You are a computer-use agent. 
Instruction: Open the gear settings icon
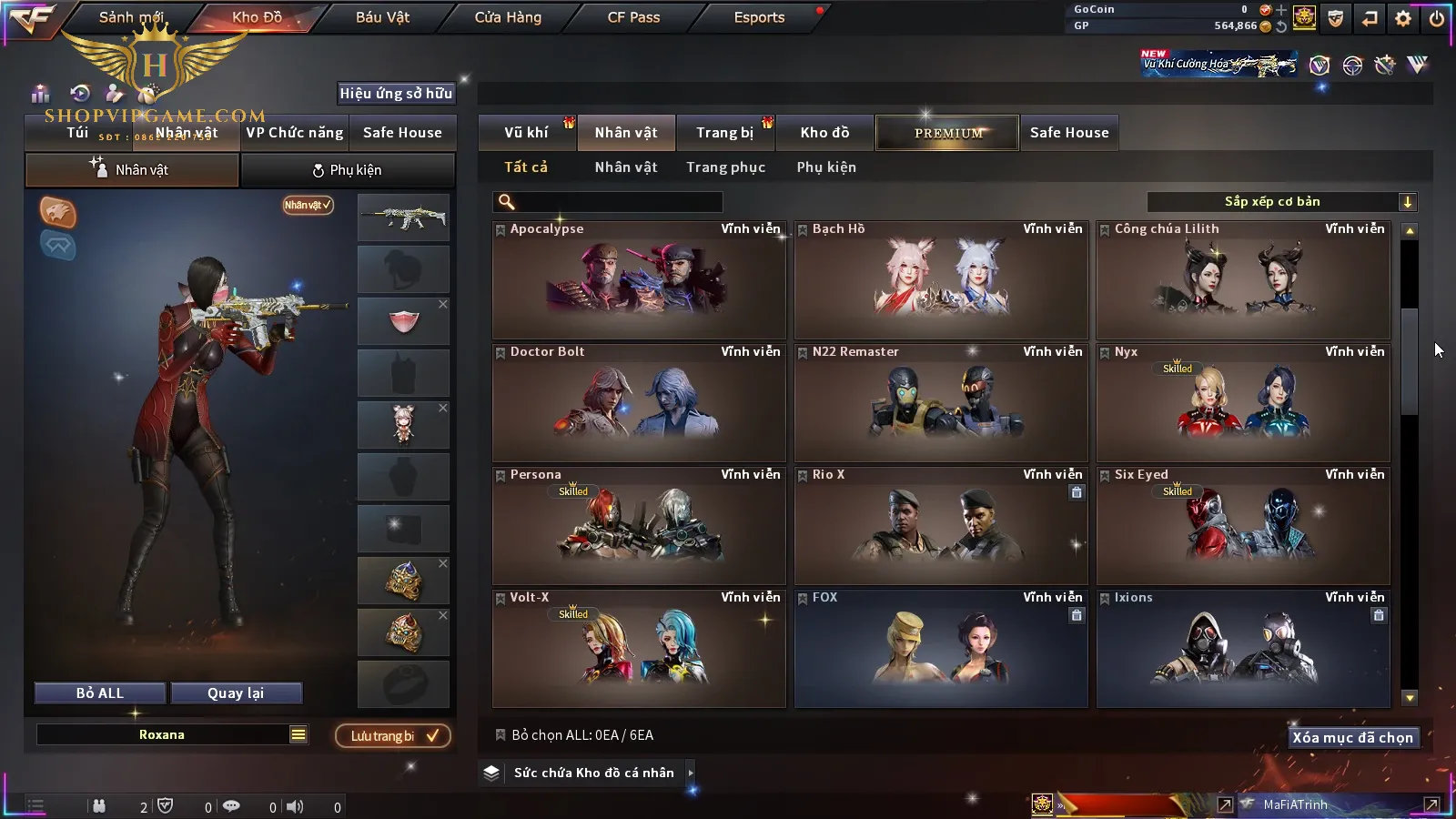(x=1403, y=17)
